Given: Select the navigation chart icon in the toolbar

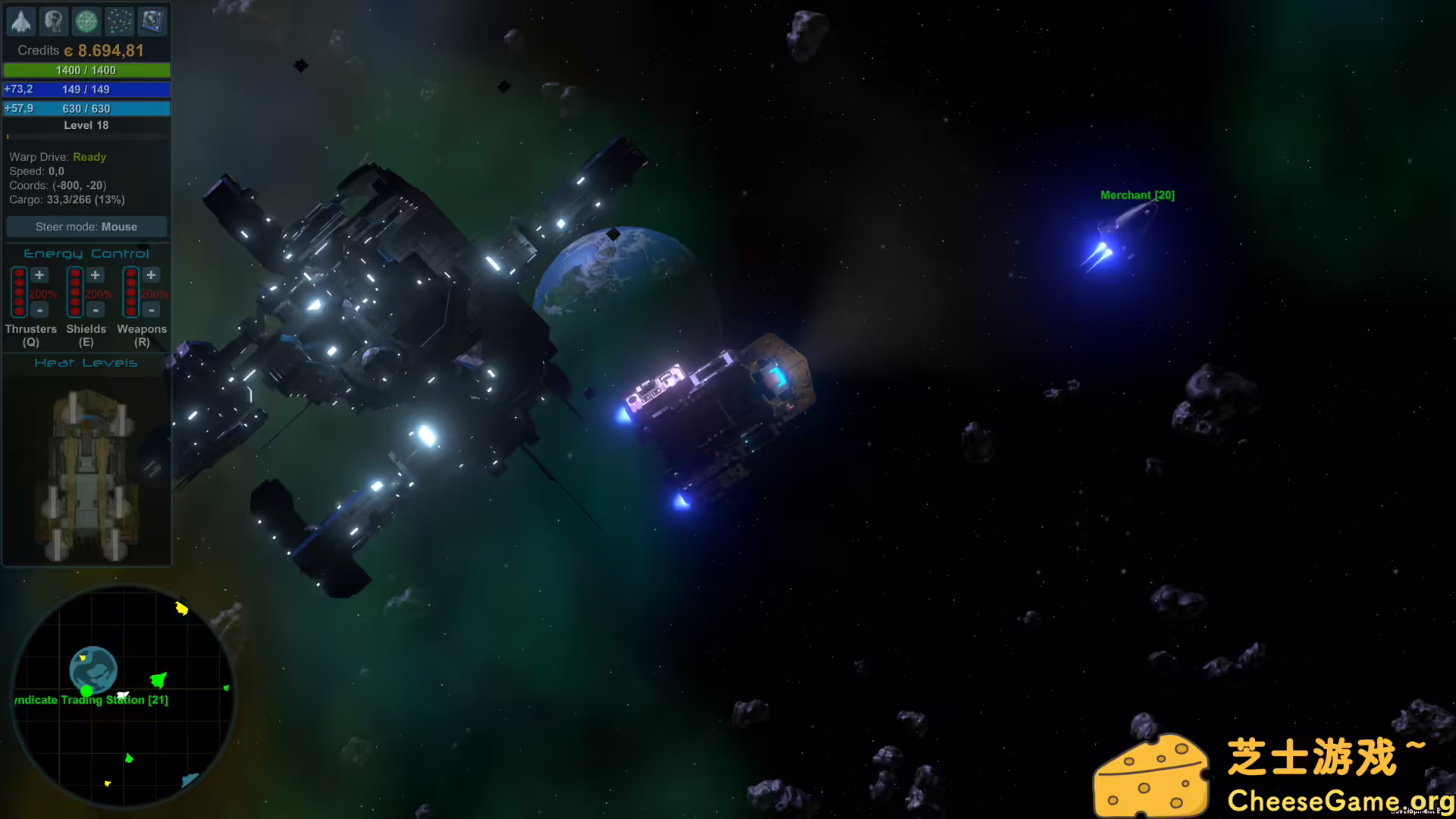Looking at the screenshot, I should [152, 21].
